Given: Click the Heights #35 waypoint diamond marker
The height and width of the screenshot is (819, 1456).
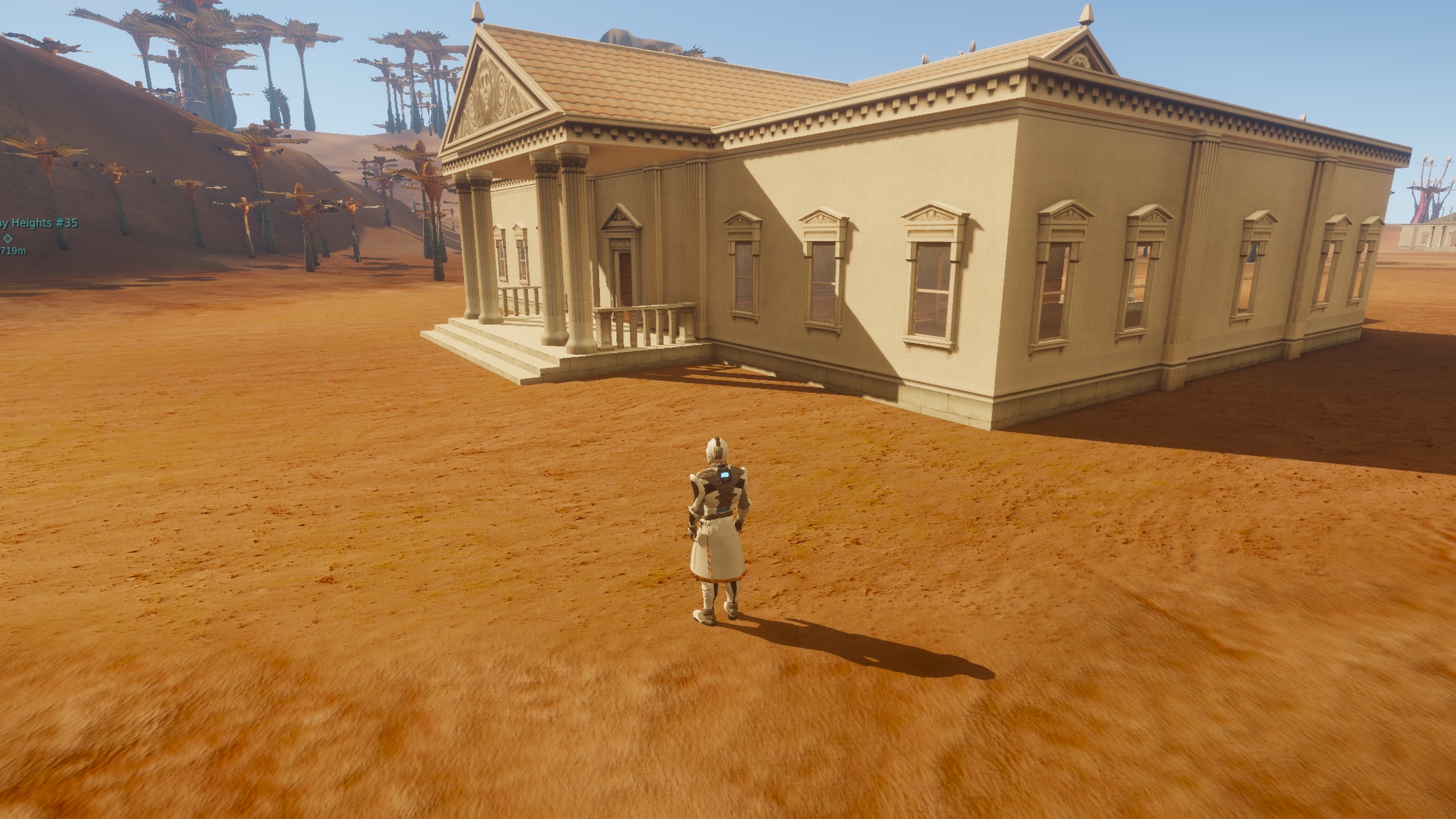Looking at the screenshot, I should (x=8, y=237).
